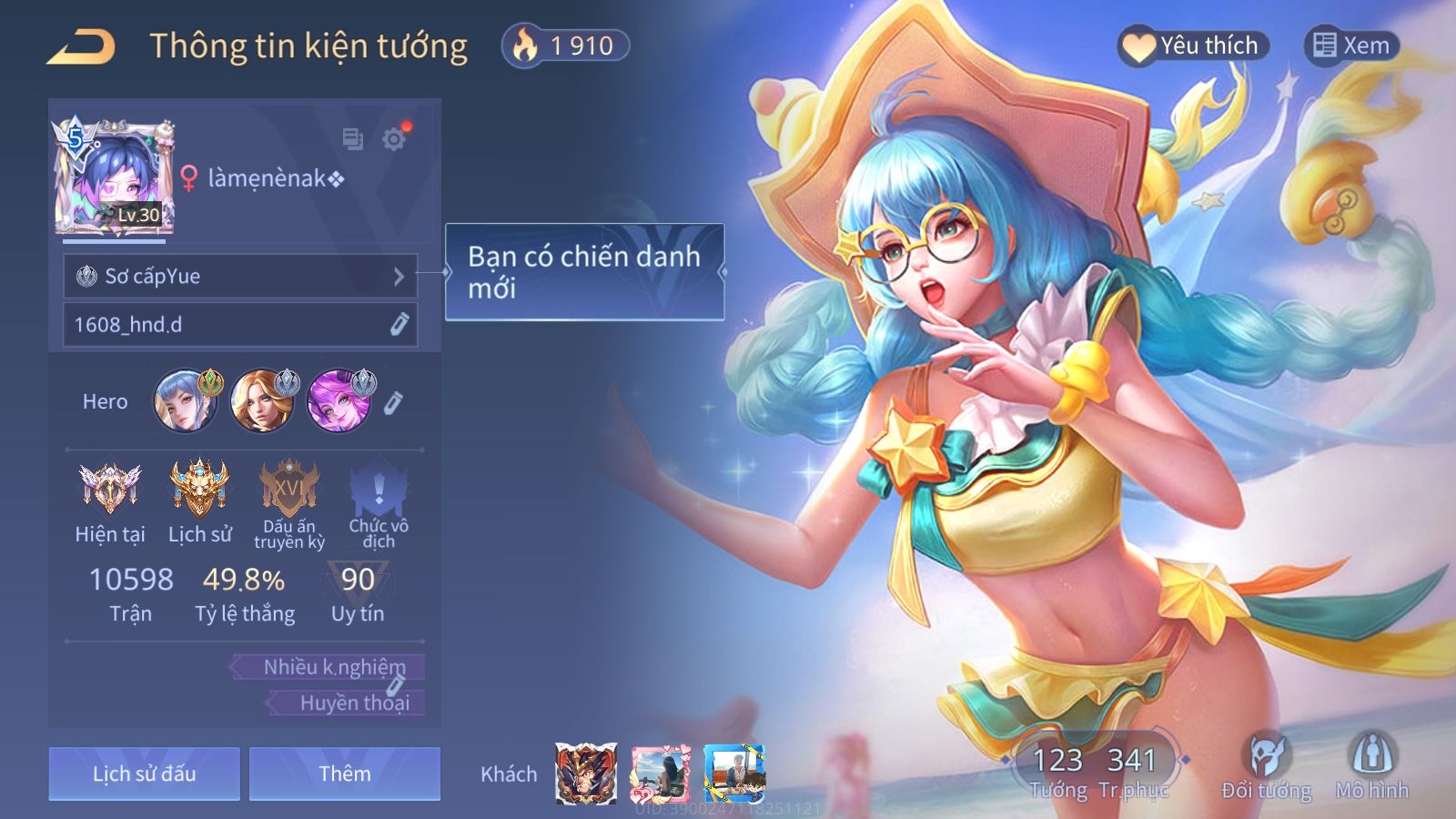Select the player avatar portrait
Viewport: 1456px width, 819px height.
pyautogui.click(x=114, y=177)
